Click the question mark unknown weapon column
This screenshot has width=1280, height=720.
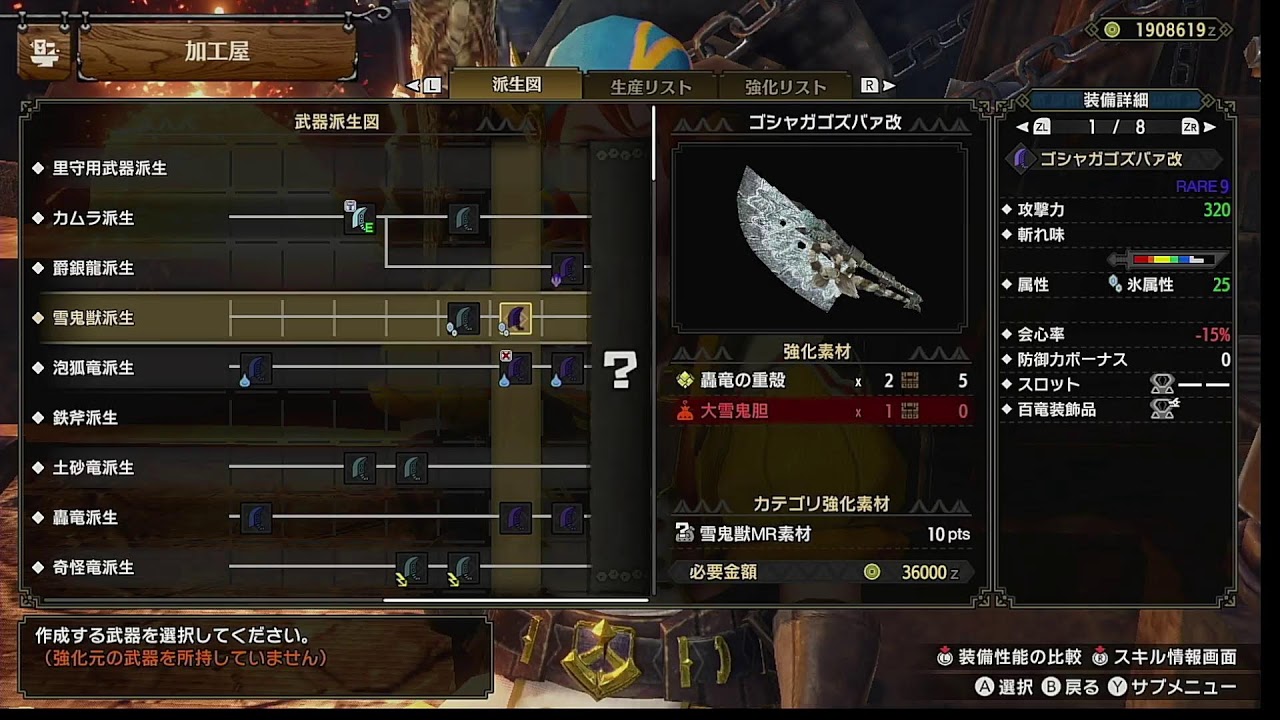point(620,370)
